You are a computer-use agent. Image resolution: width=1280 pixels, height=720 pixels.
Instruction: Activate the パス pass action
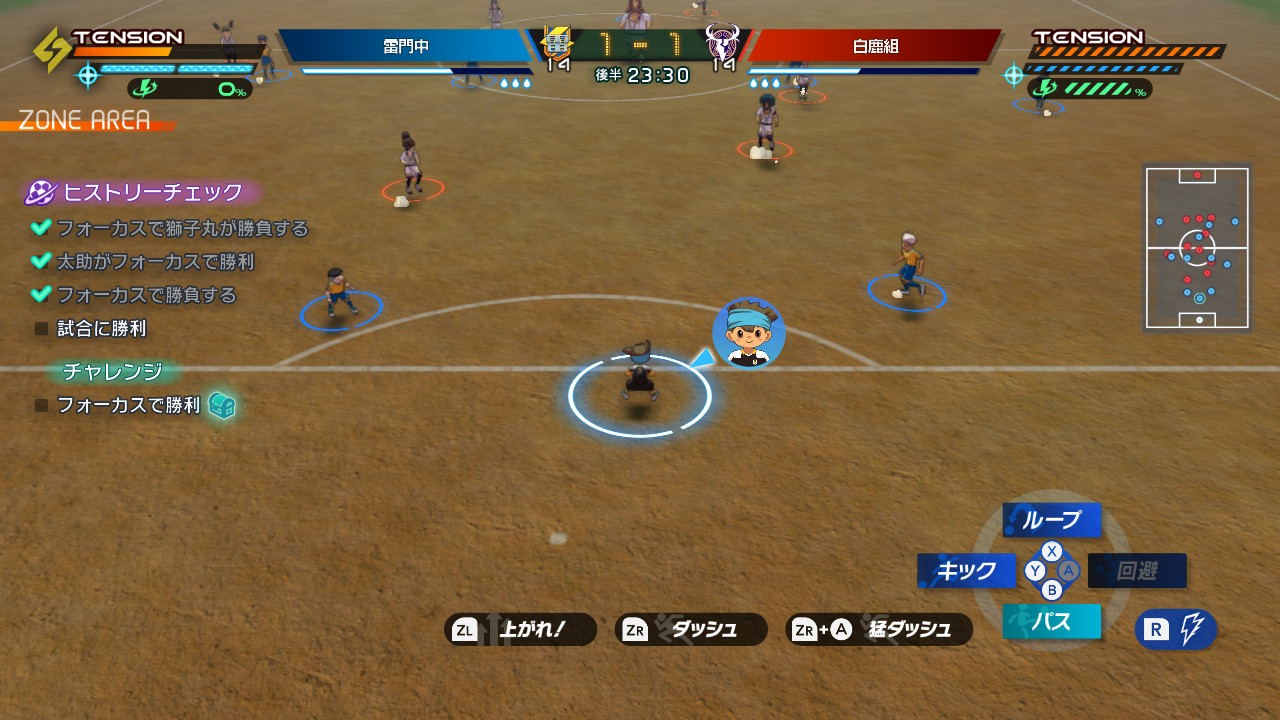tap(1051, 622)
